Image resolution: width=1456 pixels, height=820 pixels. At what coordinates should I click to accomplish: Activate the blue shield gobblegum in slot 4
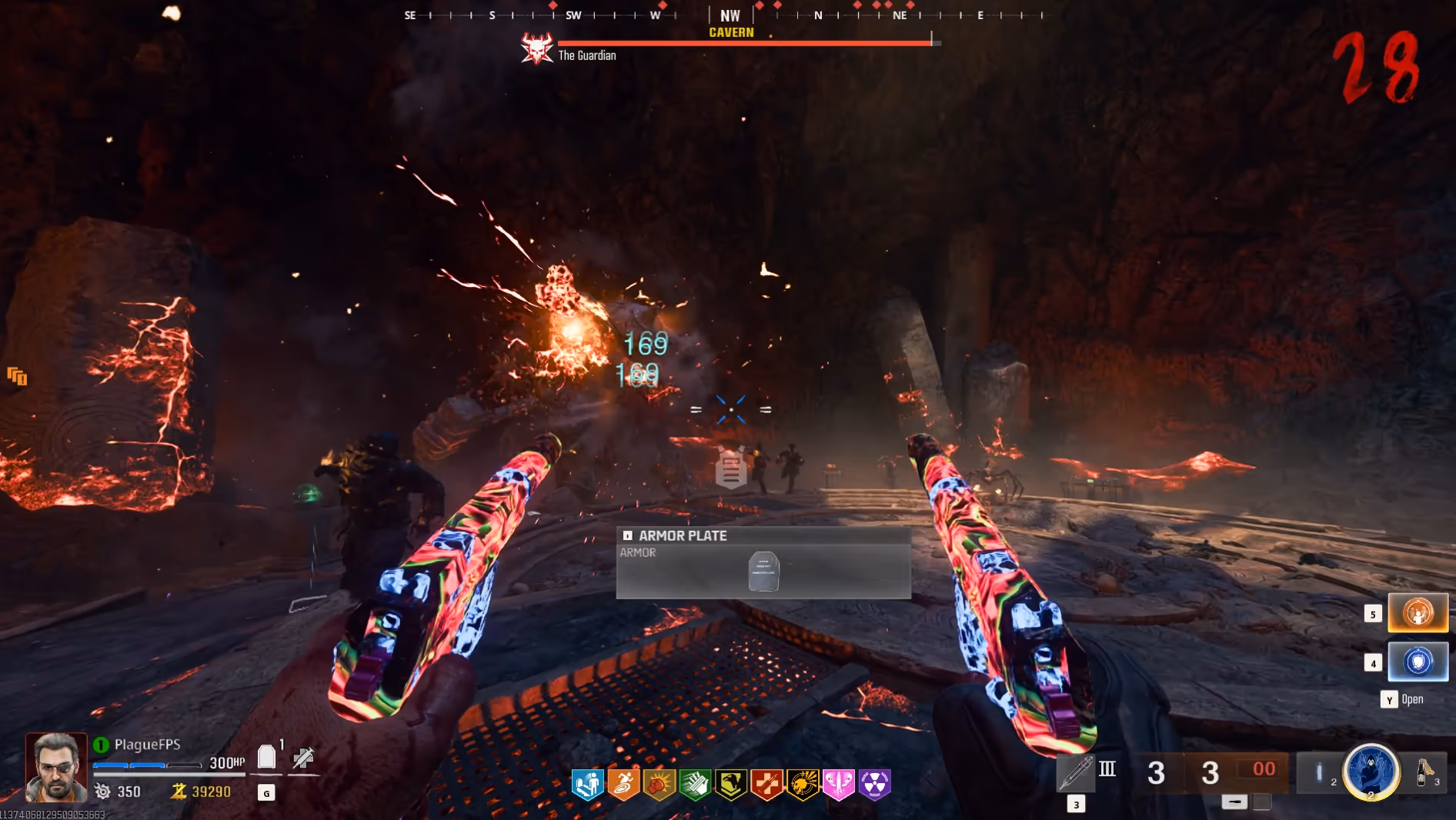(x=1418, y=662)
